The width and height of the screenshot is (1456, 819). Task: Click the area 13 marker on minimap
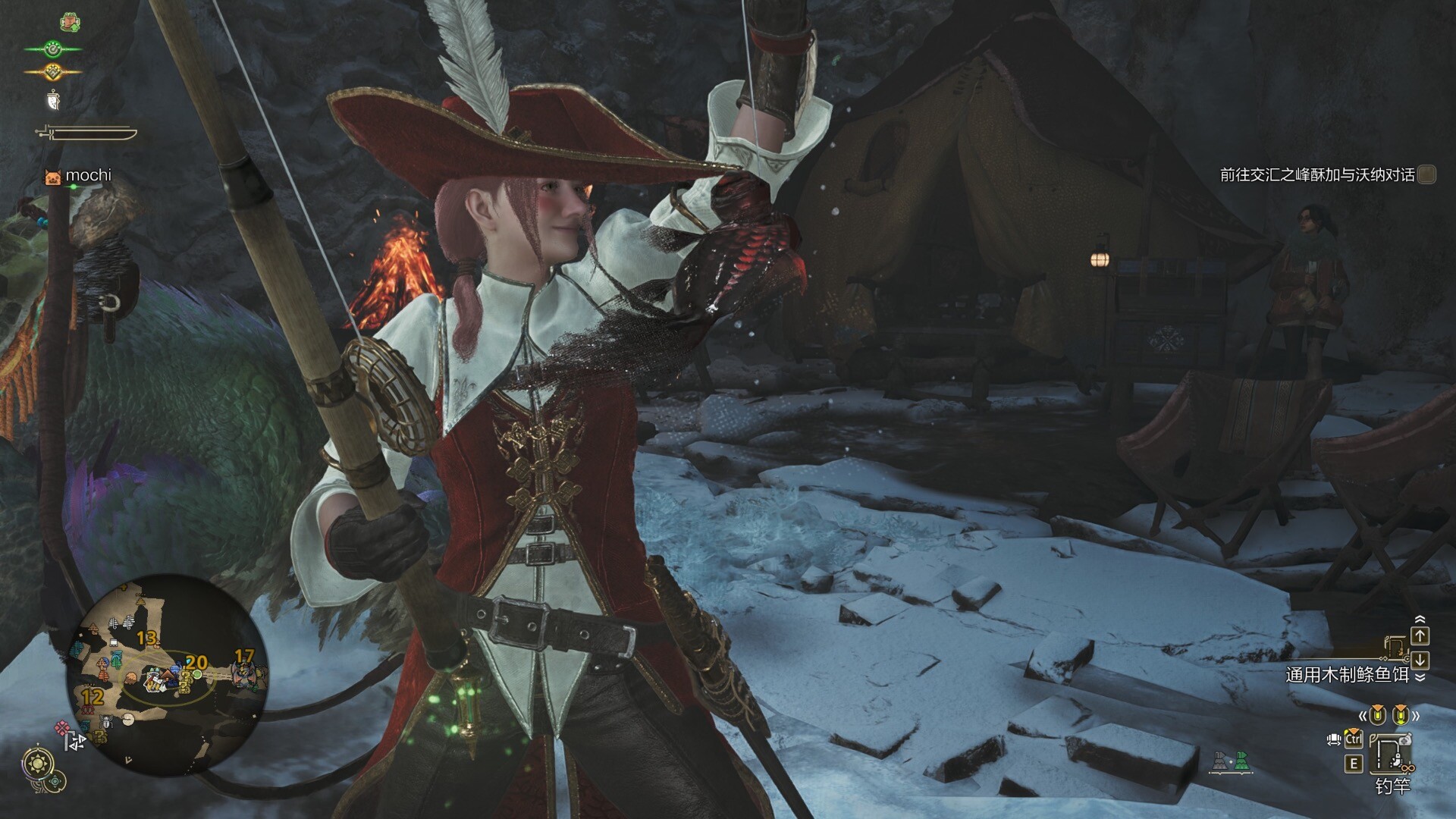click(146, 638)
